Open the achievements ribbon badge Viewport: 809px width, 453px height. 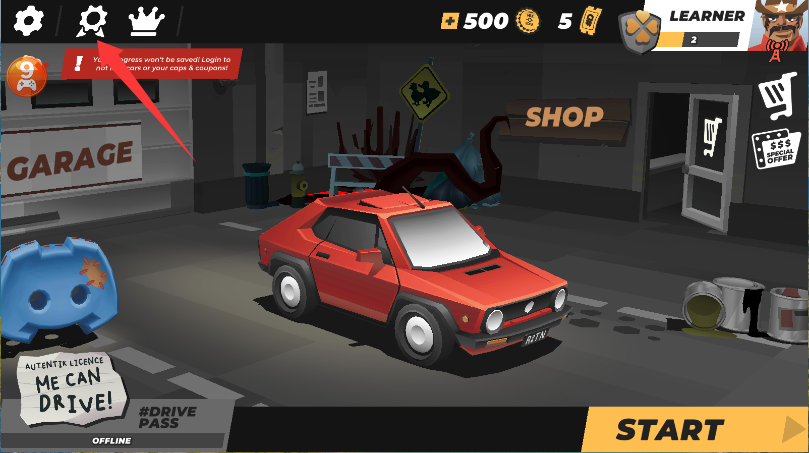(91, 19)
